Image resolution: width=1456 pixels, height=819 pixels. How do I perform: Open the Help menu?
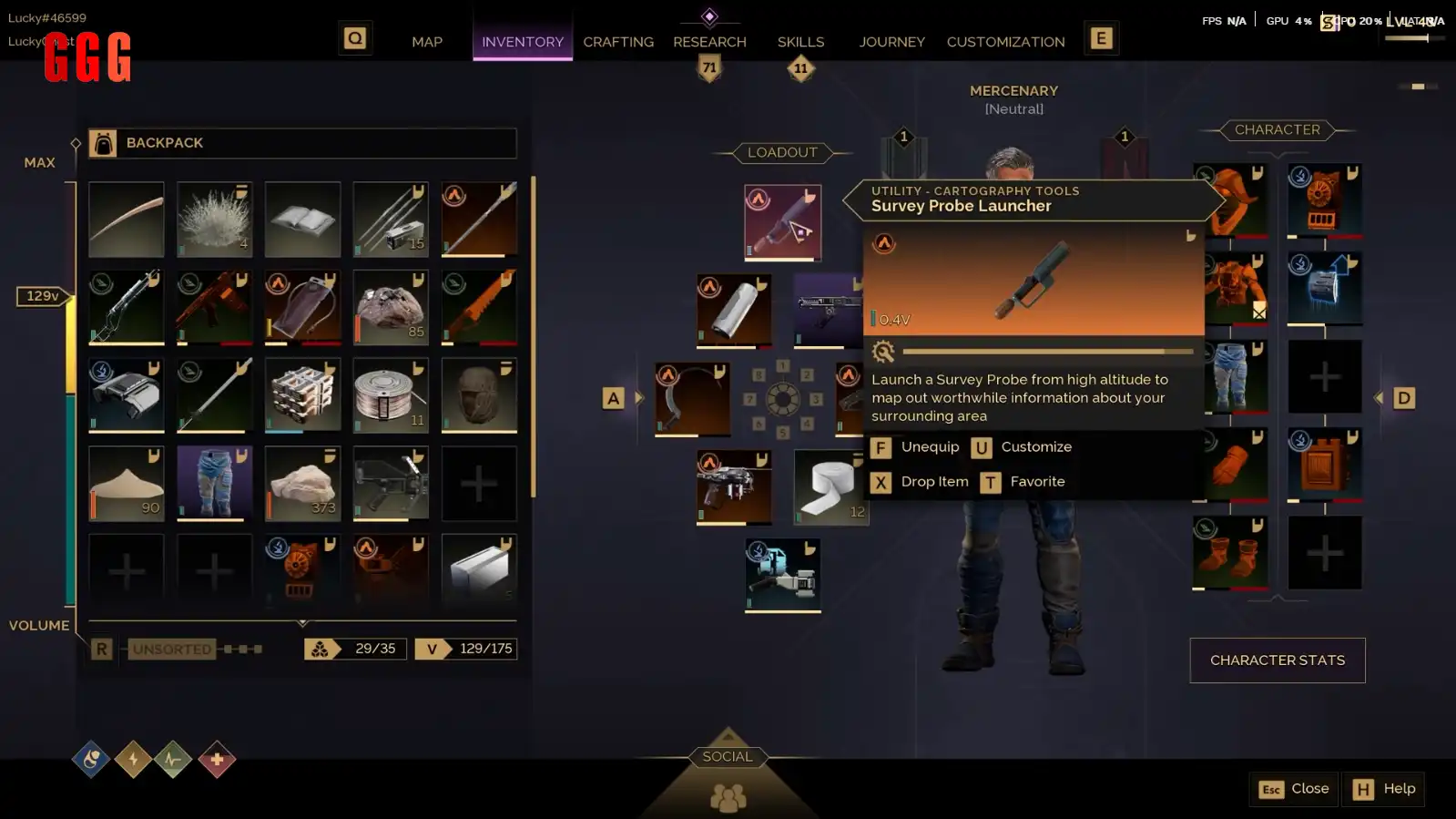[1384, 789]
